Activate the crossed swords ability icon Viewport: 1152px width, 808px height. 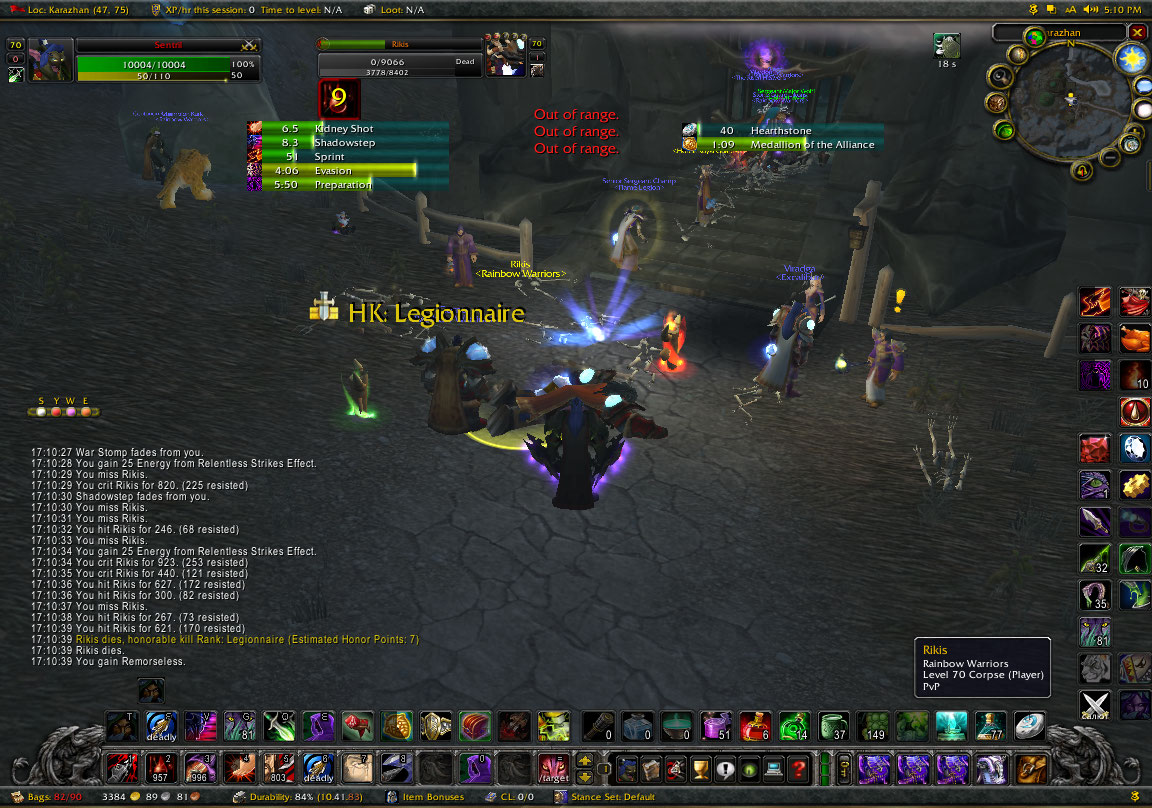(x=1094, y=704)
